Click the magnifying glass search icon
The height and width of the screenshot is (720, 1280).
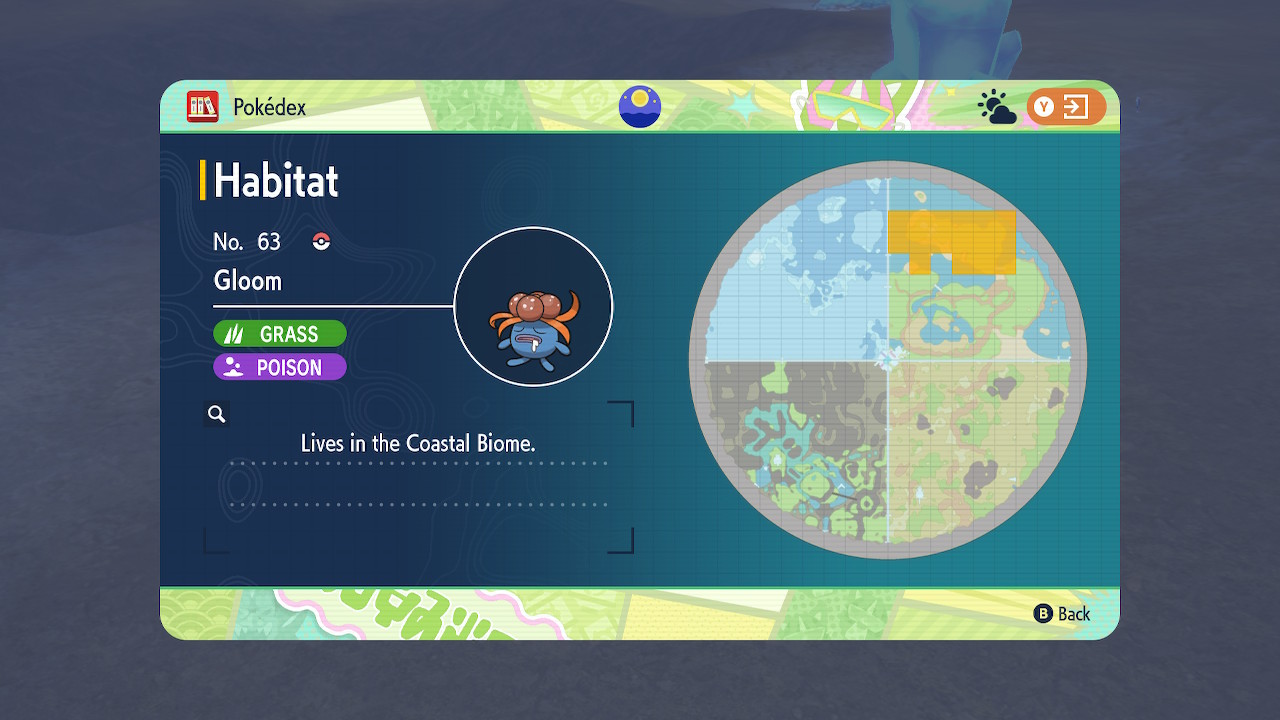217,414
